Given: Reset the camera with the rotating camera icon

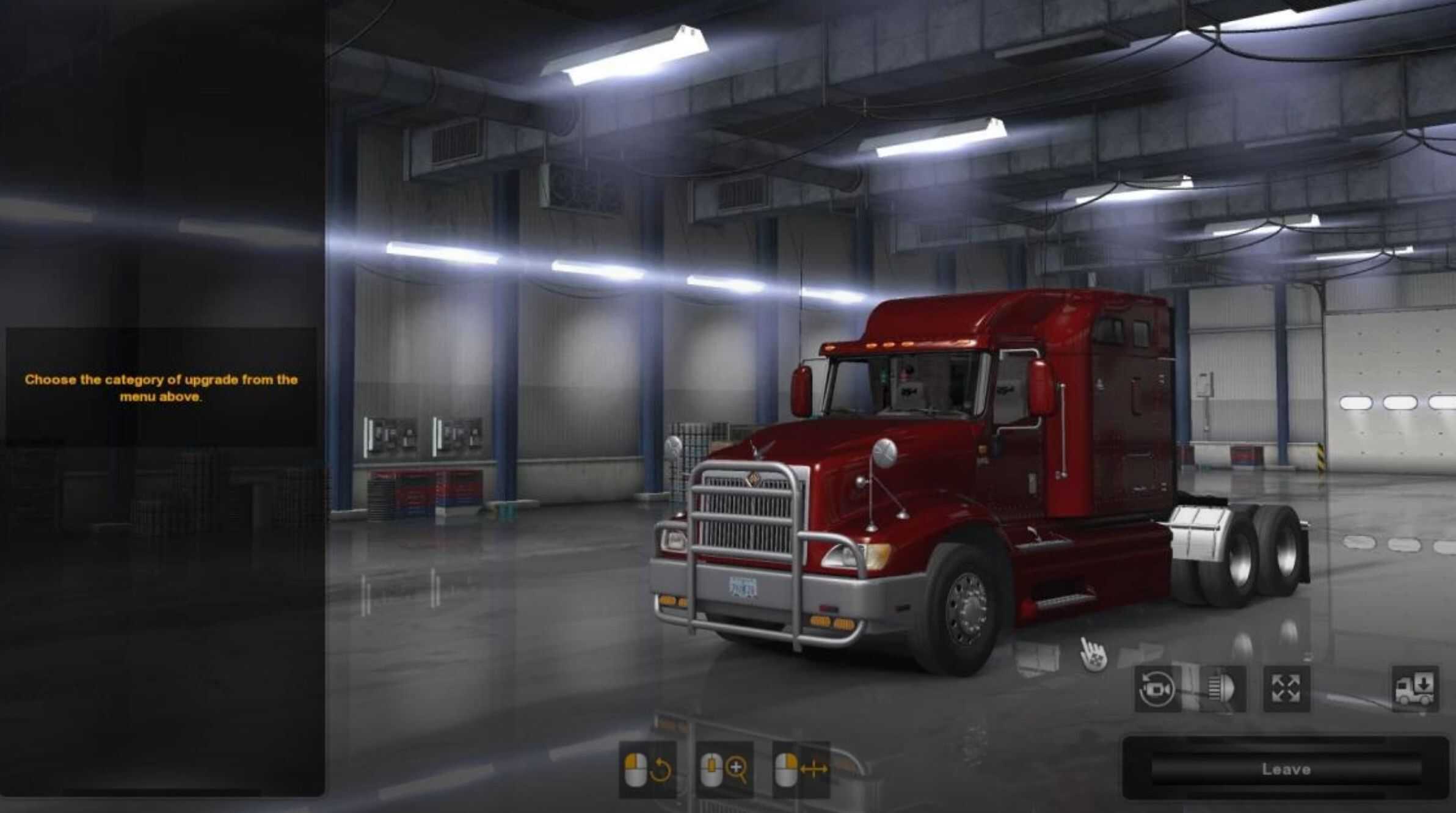Looking at the screenshot, I should pos(1157,689).
